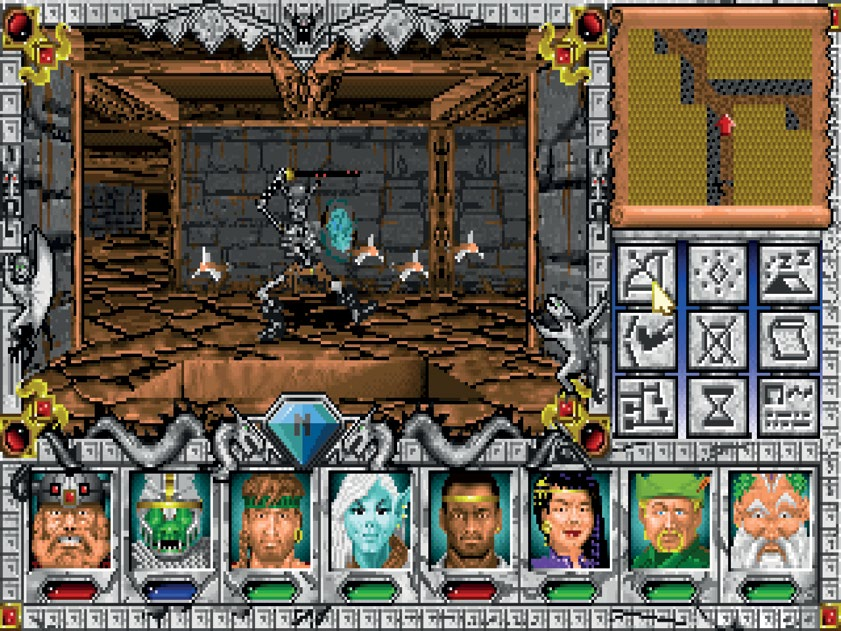Select the white-bearded old gnome portrait
Image resolution: width=841 pixels, height=631 pixels.
click(767, 520)
